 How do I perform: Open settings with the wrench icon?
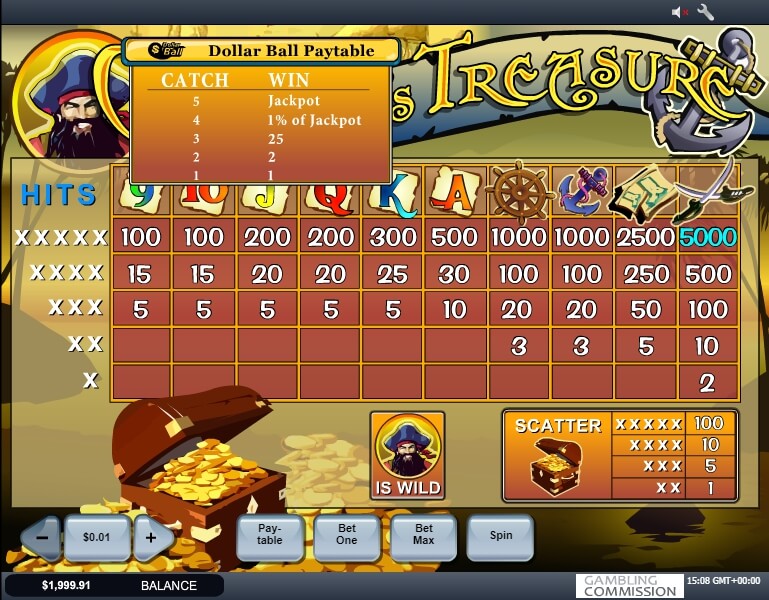point(705,12)
